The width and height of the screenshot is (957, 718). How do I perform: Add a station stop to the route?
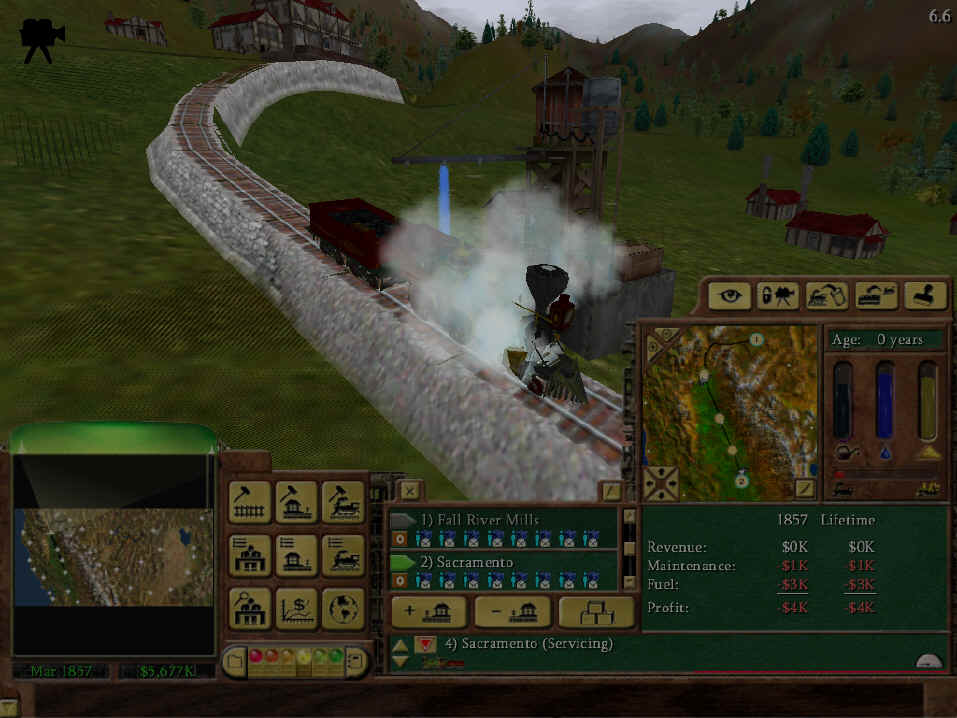pos(428,612)
